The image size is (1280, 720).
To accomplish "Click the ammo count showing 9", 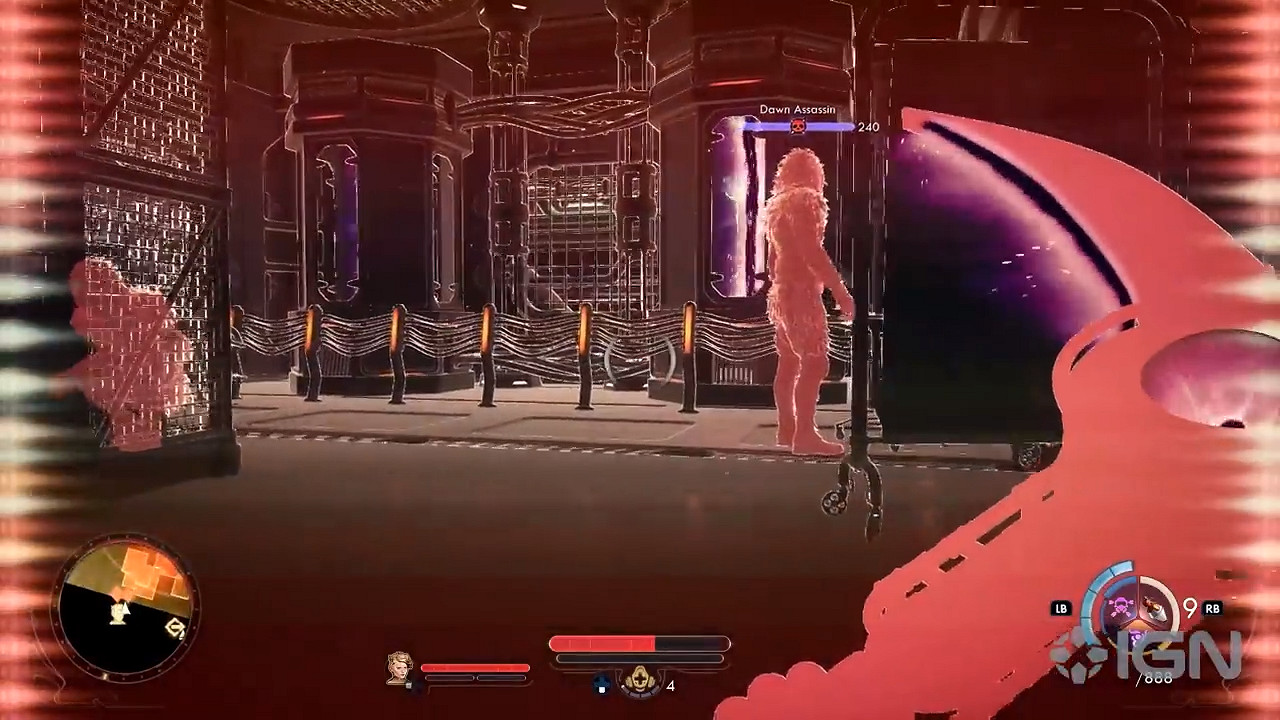I will tap(1189, 607).
